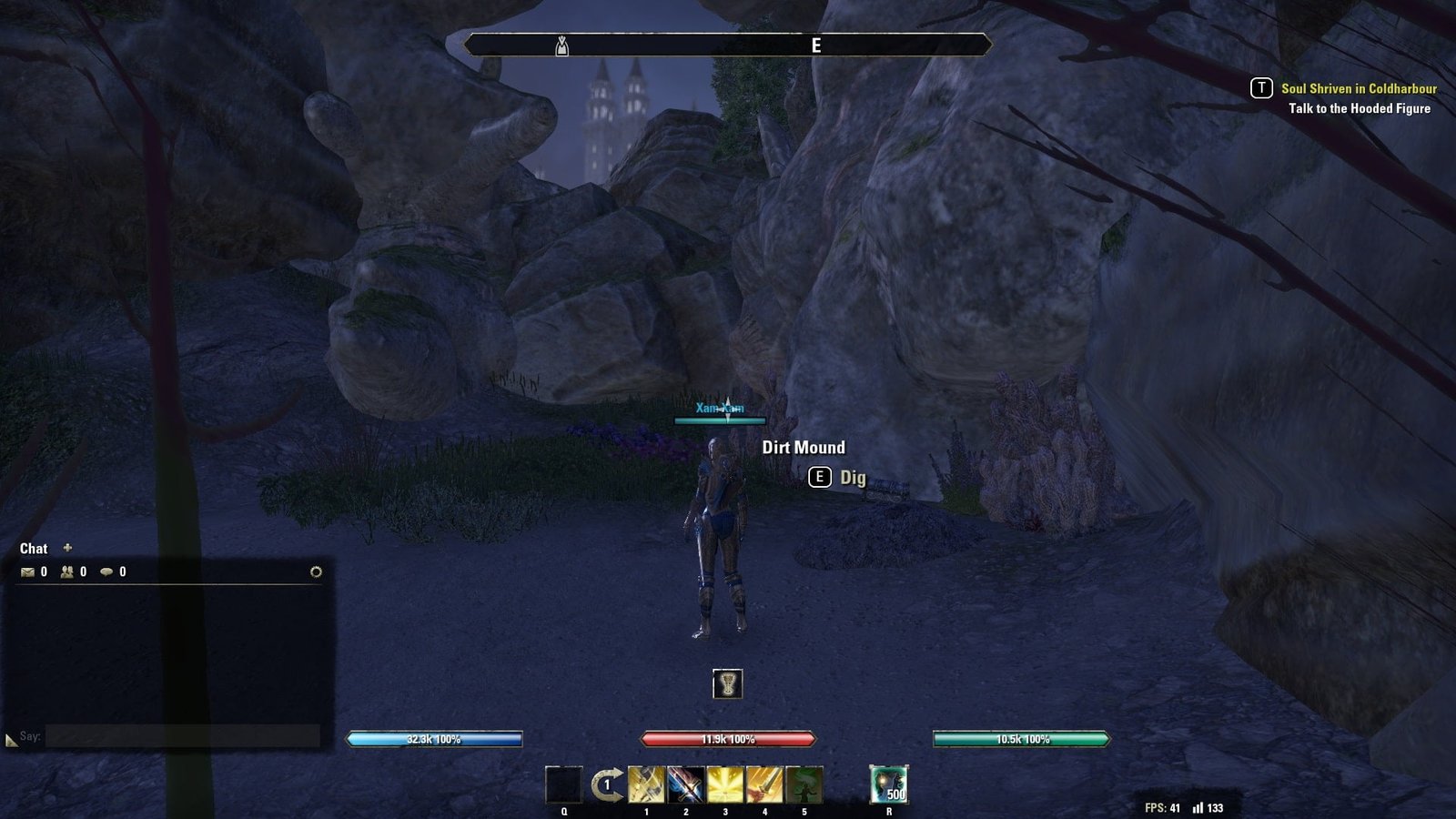Image resolution: width=1456 pixels, height=819 pixels.
Task: Activate the crossed golden spears ability
Action: click(x=646, y=784)
